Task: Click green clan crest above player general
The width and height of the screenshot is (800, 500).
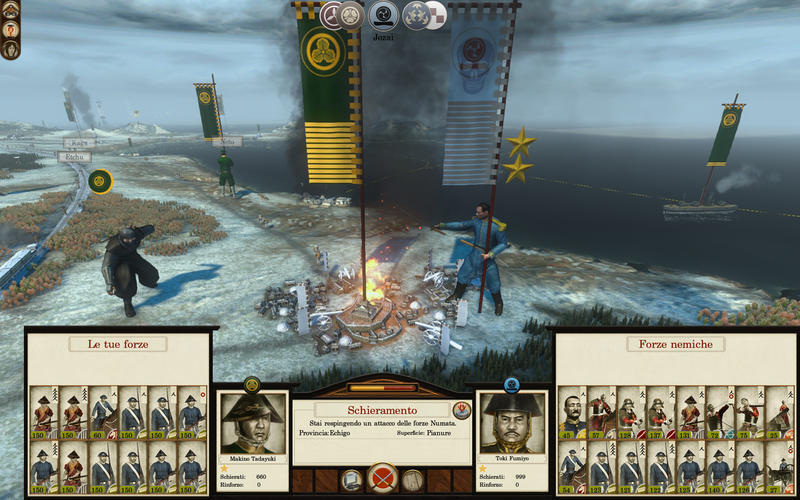Action: (x=252, y=382)
